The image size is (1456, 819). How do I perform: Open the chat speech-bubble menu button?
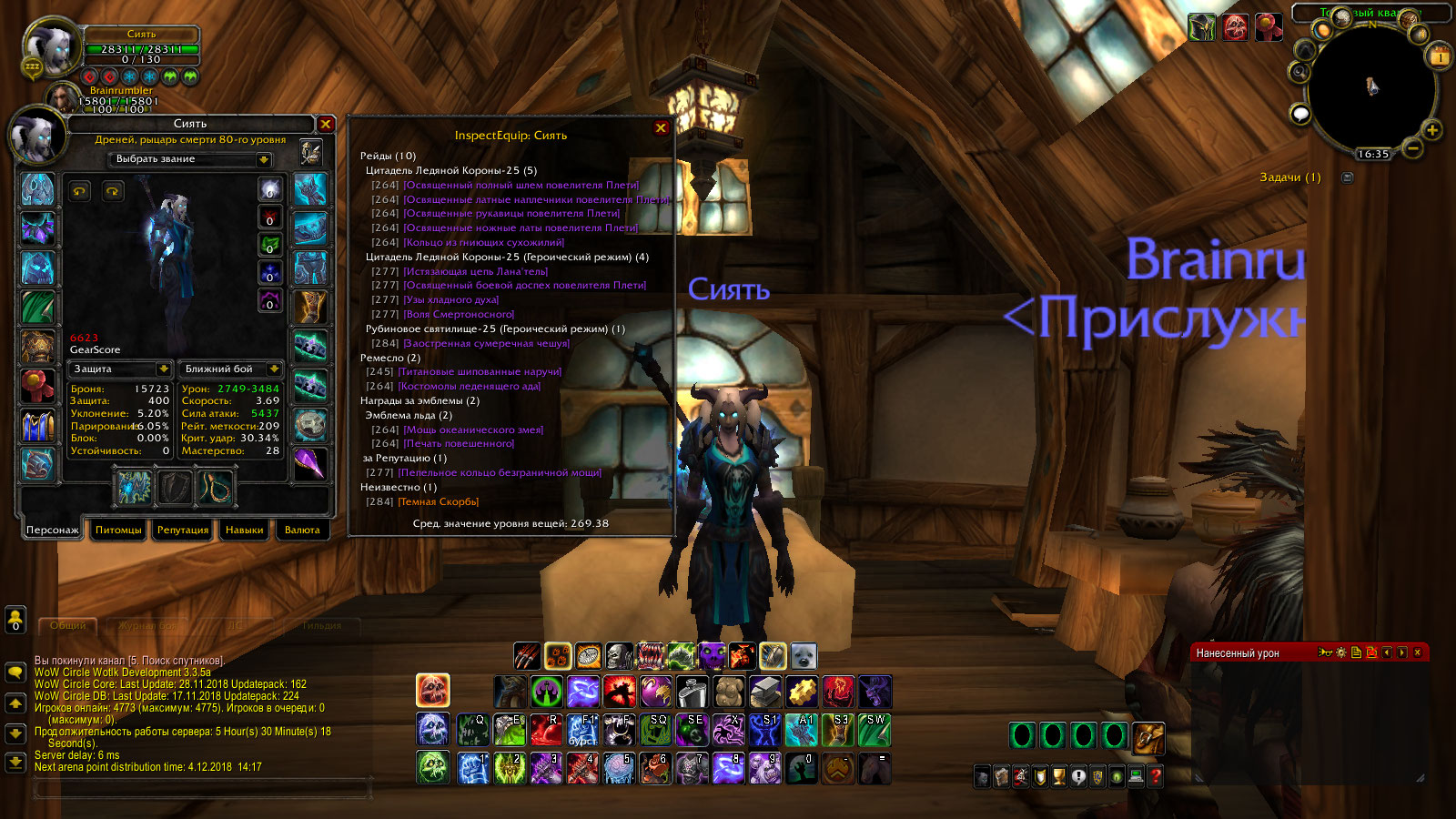click(x=15, y=672)
